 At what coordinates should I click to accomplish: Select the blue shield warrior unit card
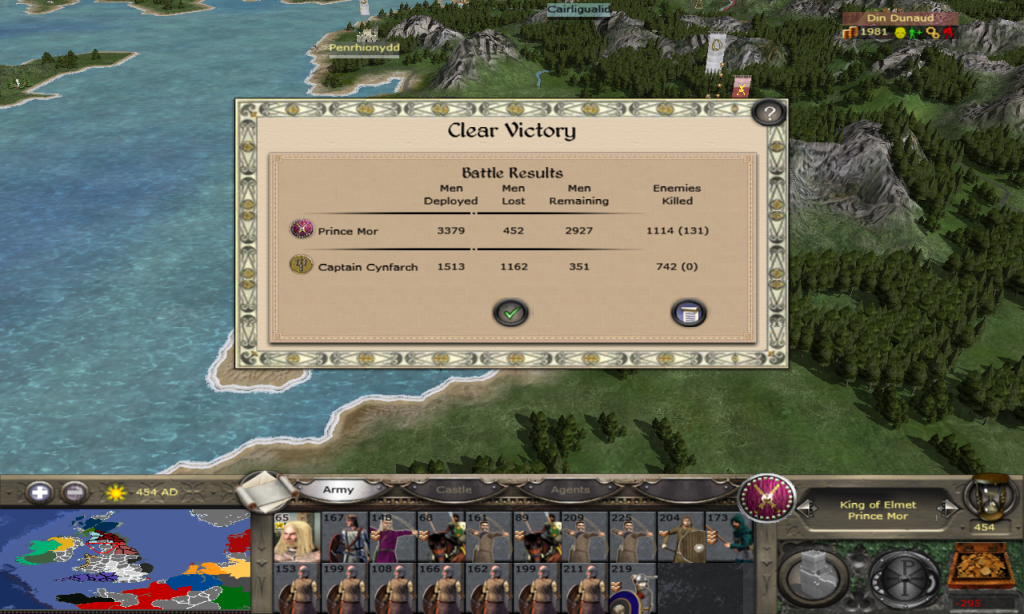pyautogui.click(x=632, y=589)
